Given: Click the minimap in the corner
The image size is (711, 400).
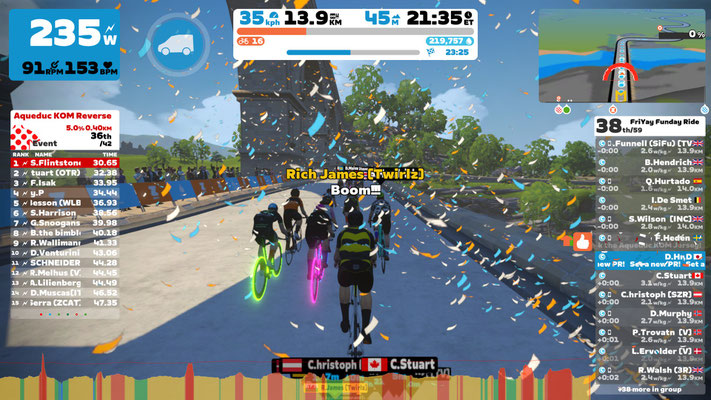Looking at the screenshot, I should click(x=621, y=56).
